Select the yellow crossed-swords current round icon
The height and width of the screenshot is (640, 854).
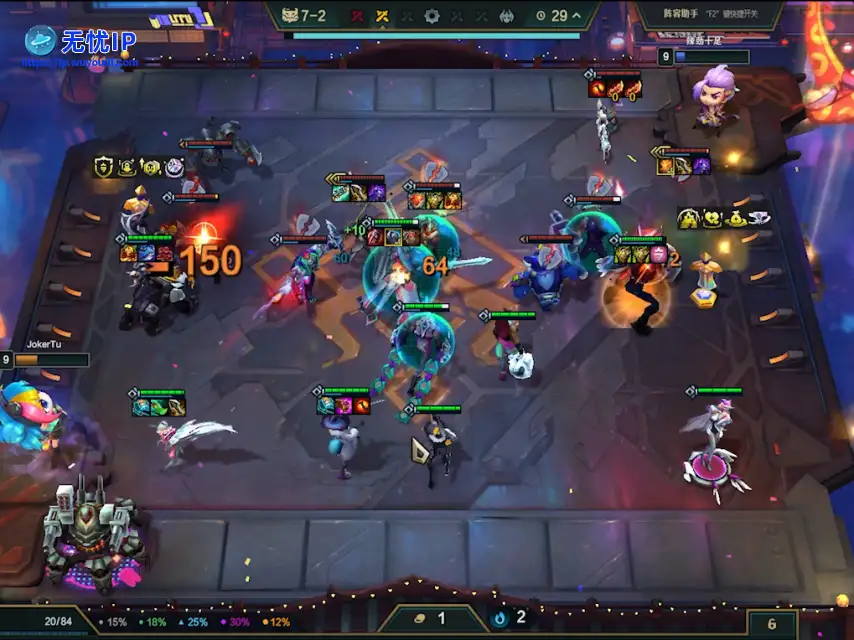382,16
